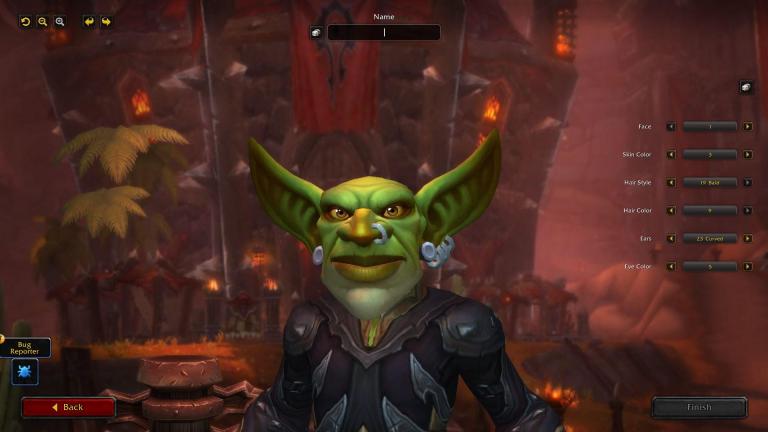Image resolution: width=768 pixels, height=432 pixels.
Task: Go back with the red Back button
Action: tap(68, 407)
